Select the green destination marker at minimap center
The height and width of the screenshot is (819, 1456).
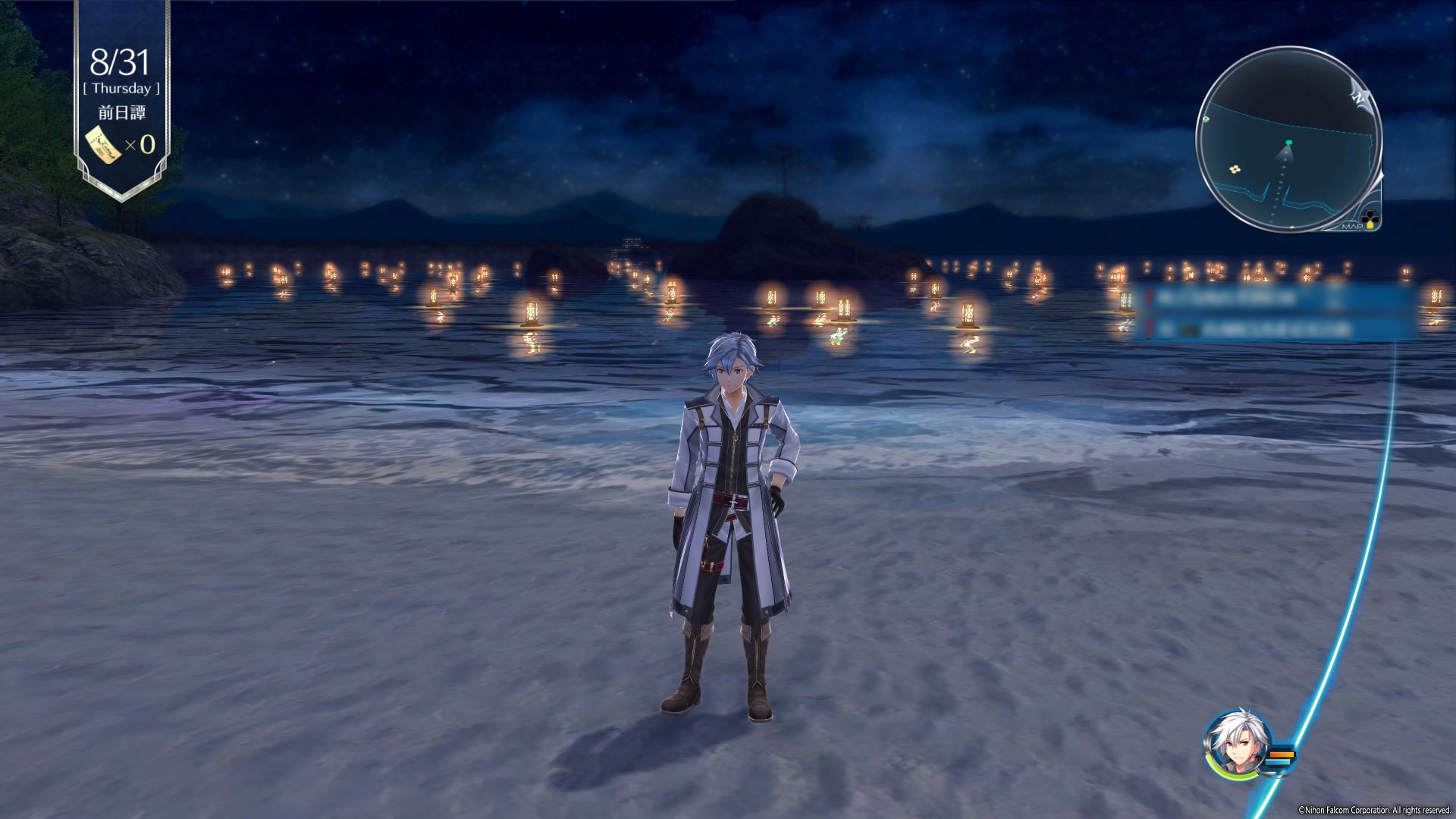point(1288,142)
